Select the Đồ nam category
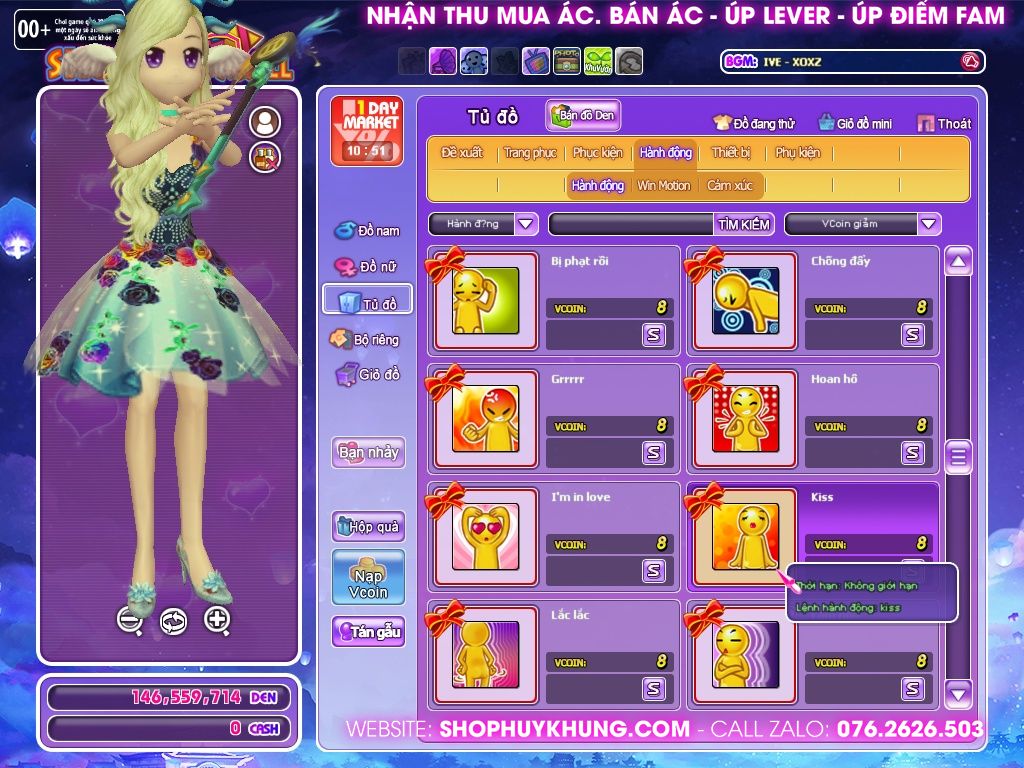The width and height of the screenshot is (1024, 768). click(x=367, y=231)
